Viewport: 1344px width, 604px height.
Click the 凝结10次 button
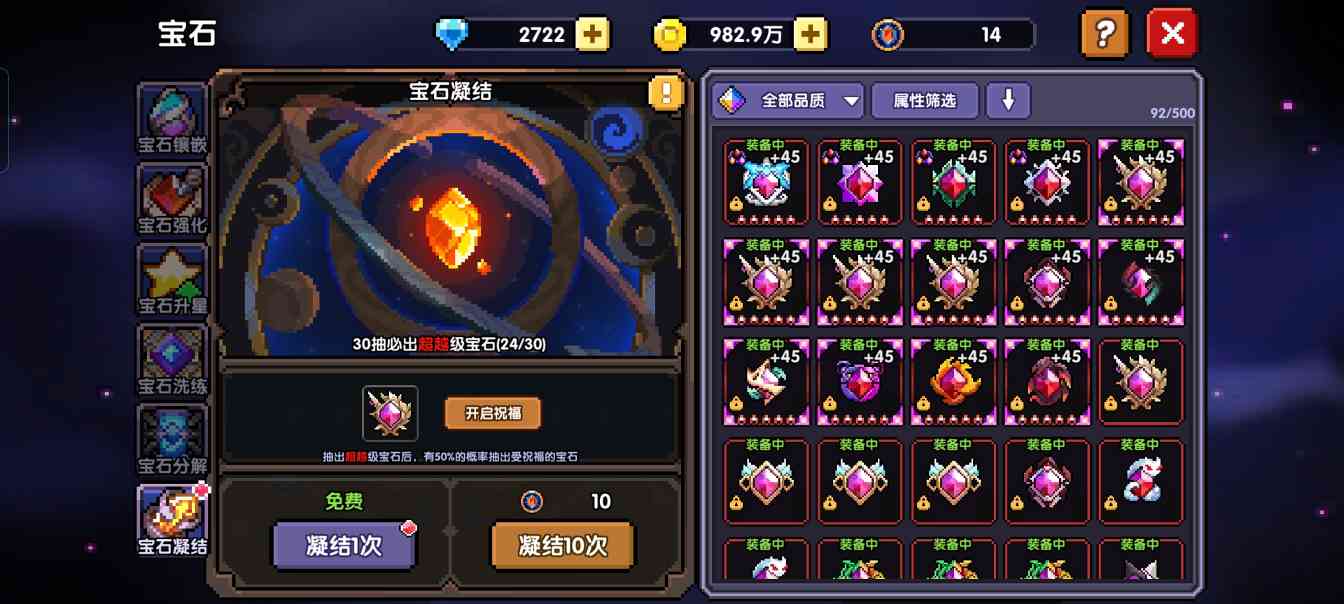(x=563, y=546)
